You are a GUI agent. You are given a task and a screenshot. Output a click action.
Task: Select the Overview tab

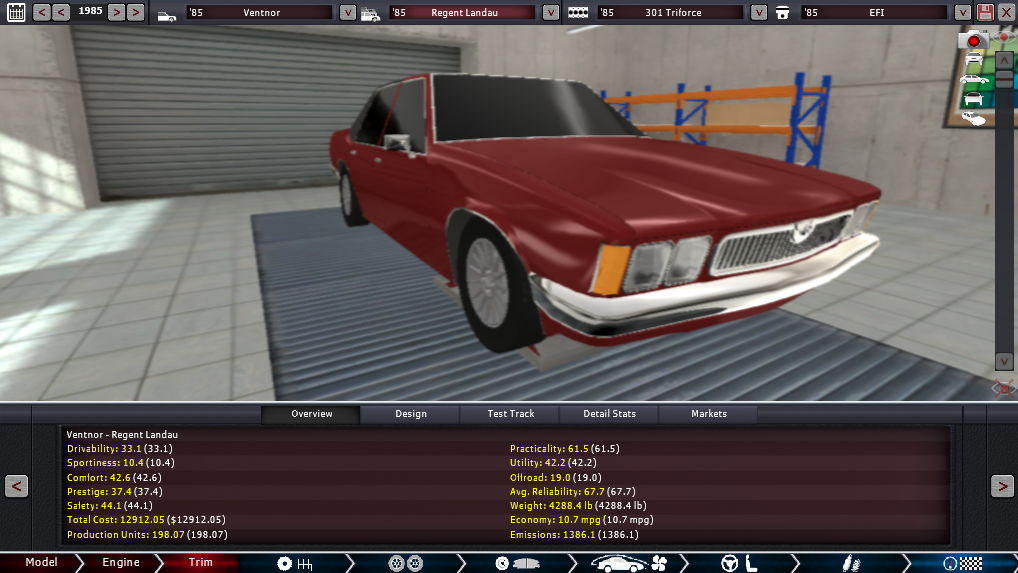pos(311,414)
